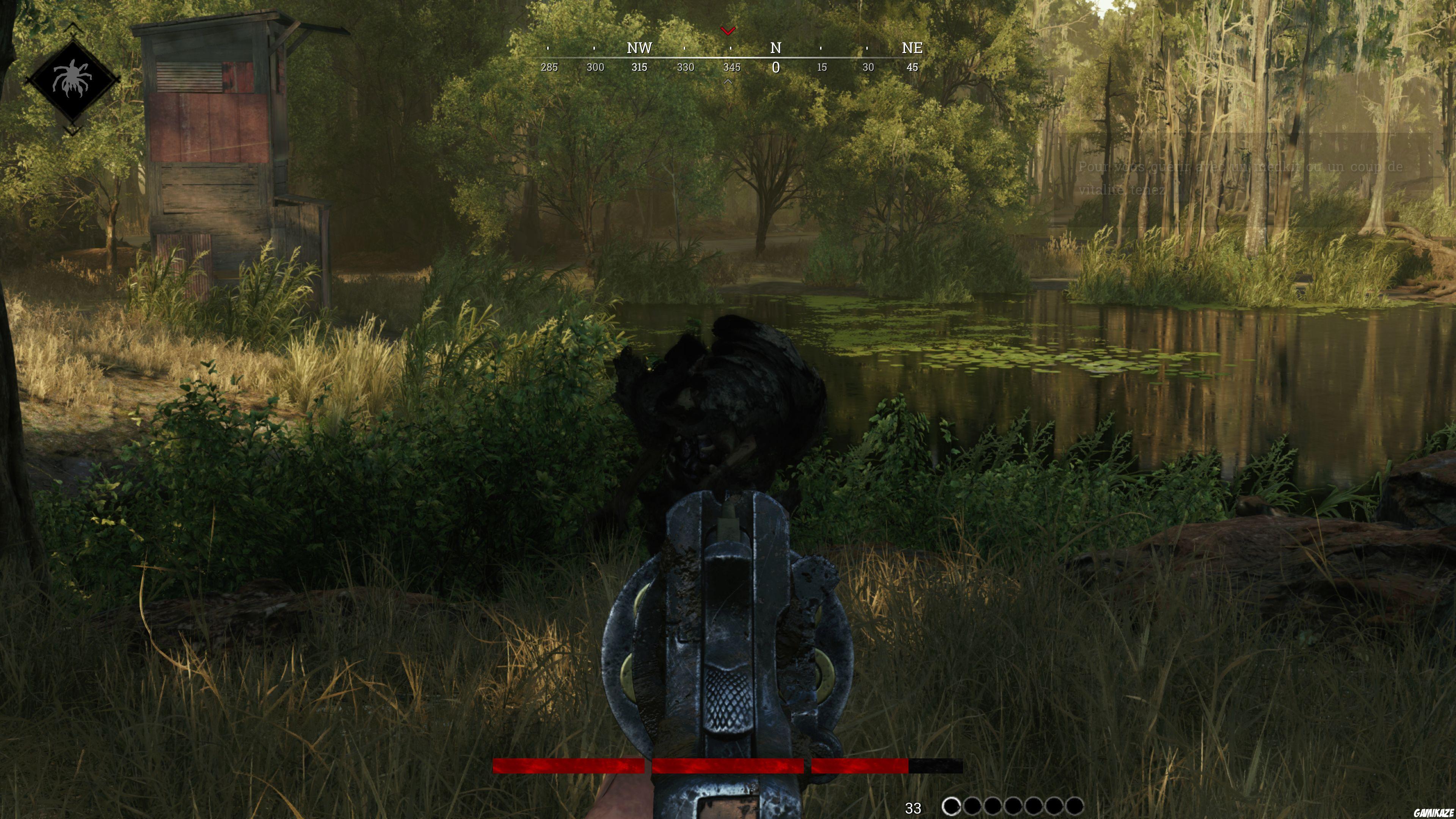The image size is (1456, 819).
Task: Open the 345 degree mark on compass
Action: pos(731,68)
